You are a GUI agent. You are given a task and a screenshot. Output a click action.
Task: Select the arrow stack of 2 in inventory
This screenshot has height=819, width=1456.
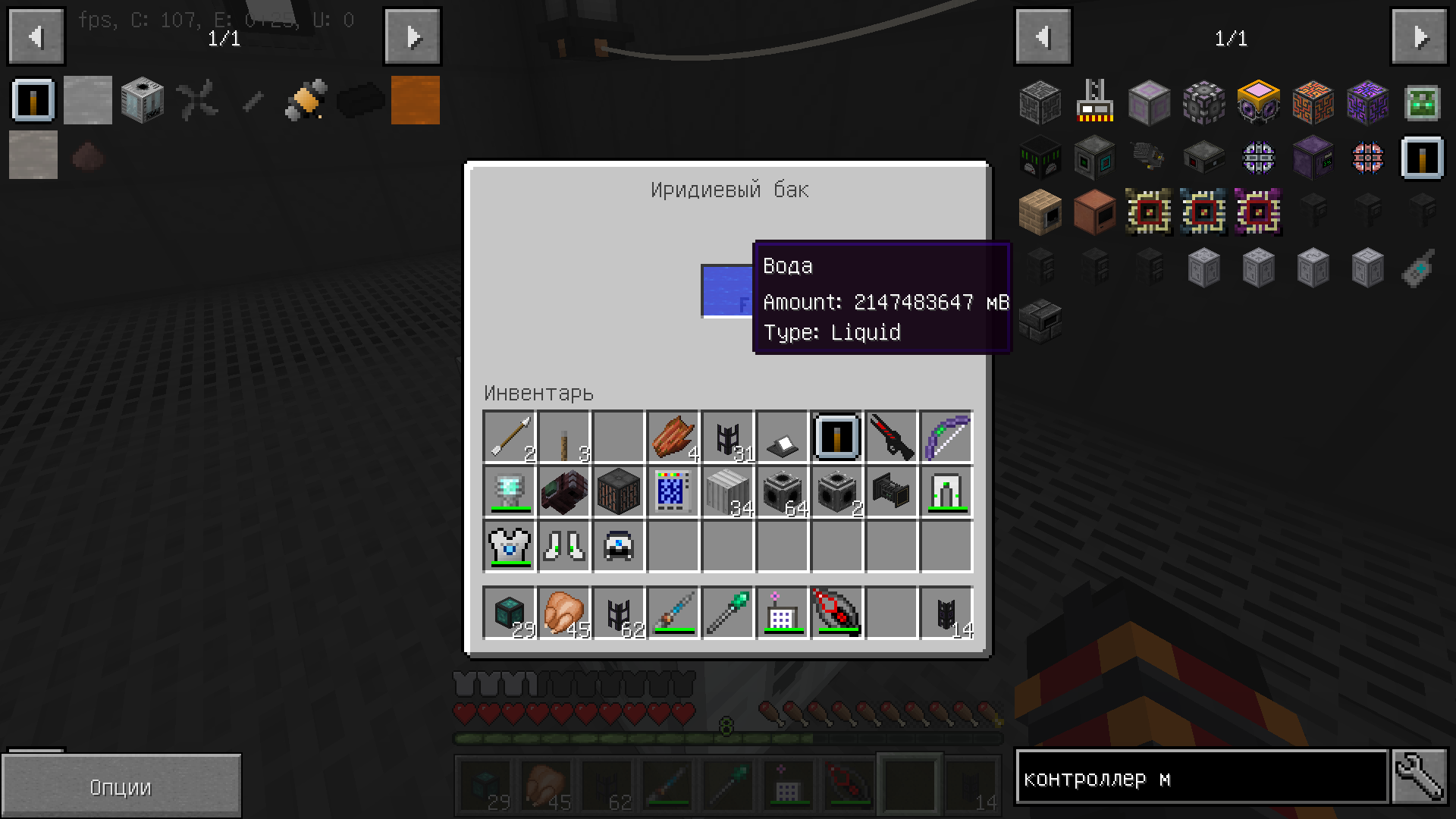509,436
